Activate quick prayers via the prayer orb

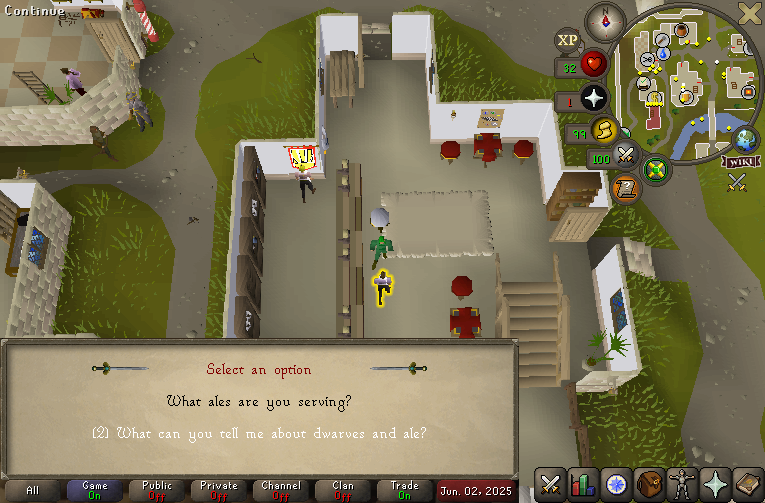tap(596, 99)
